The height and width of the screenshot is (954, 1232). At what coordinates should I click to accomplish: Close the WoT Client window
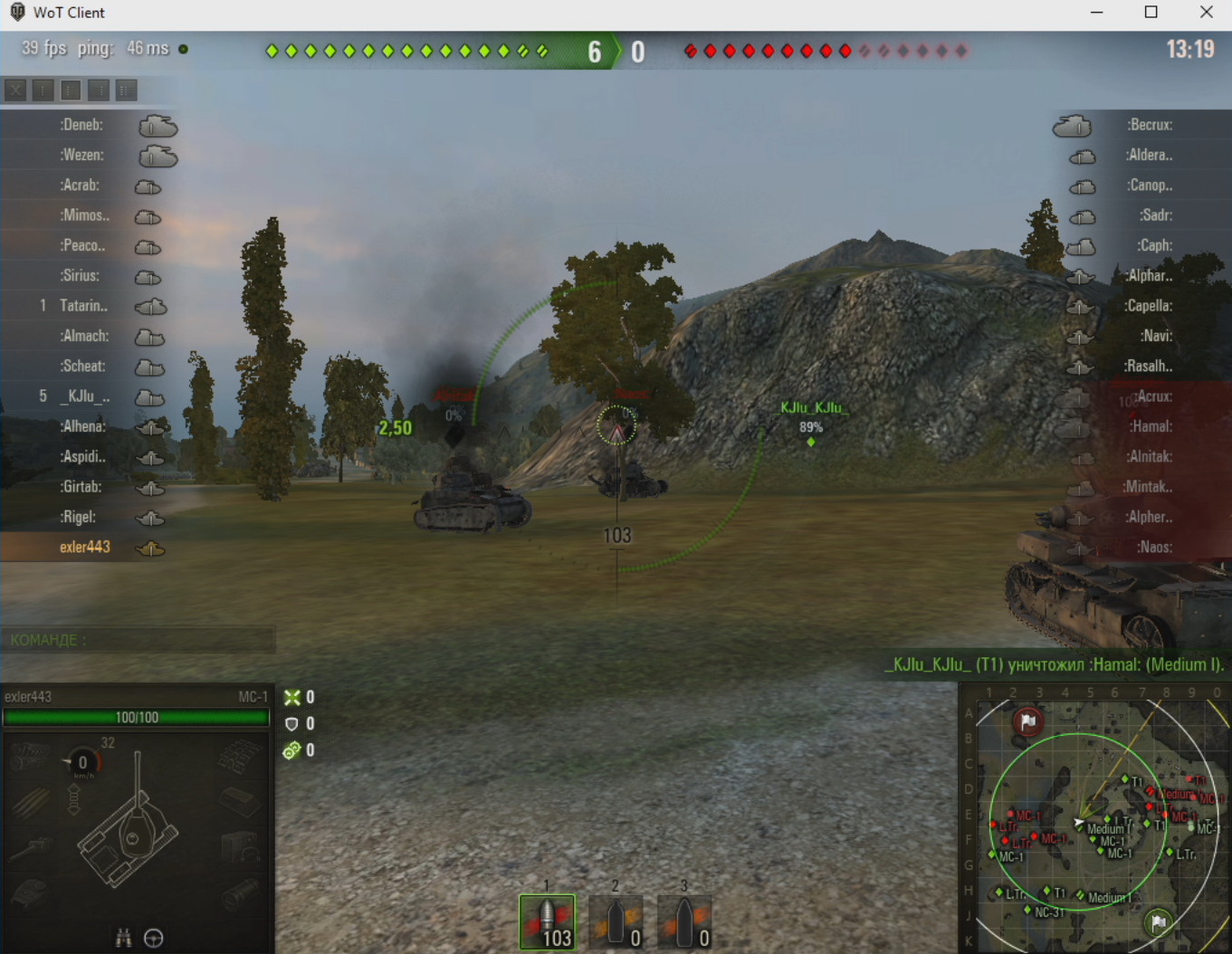click(1206, 13)
